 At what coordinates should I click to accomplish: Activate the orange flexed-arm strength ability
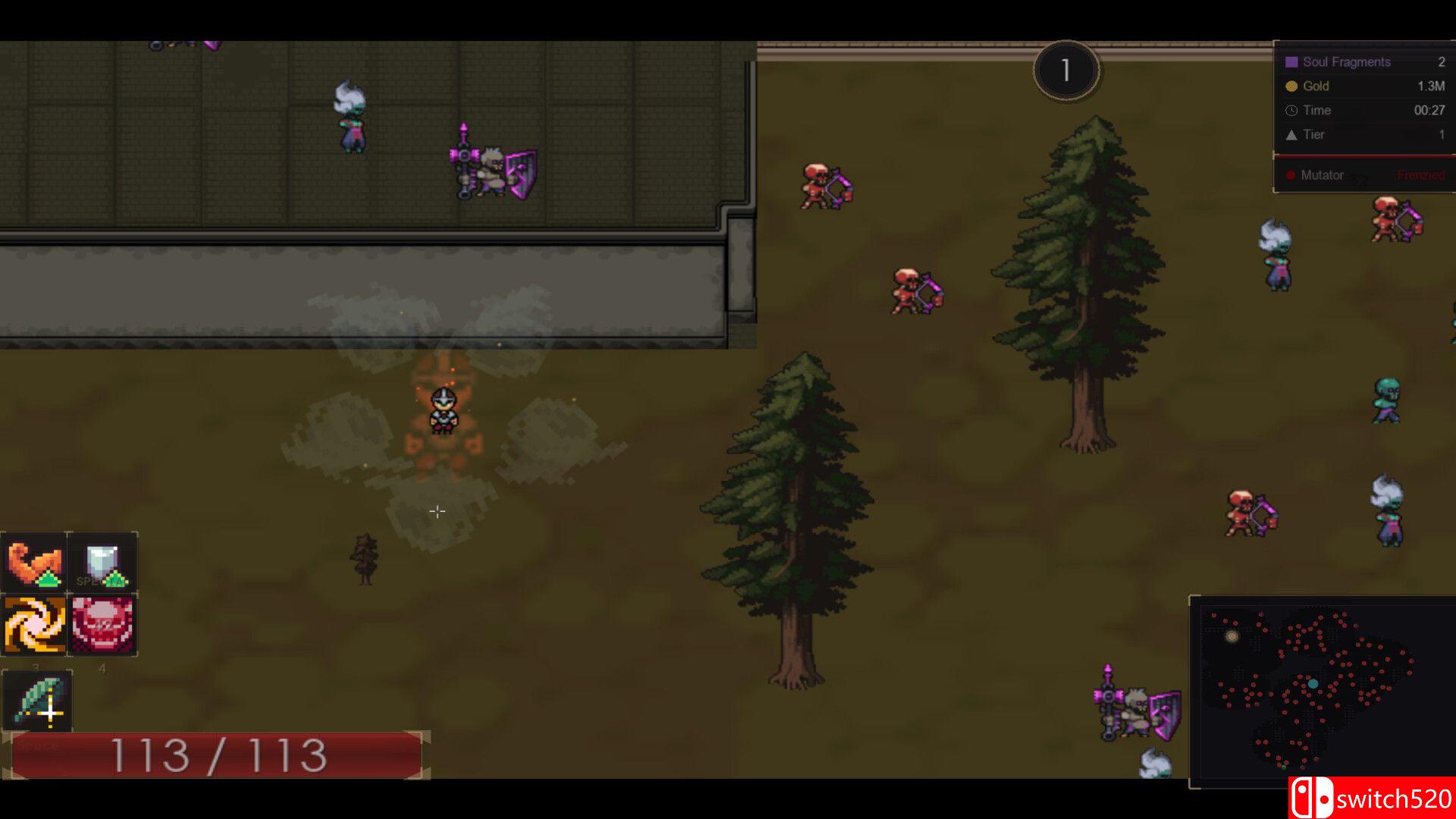[34, 563]
